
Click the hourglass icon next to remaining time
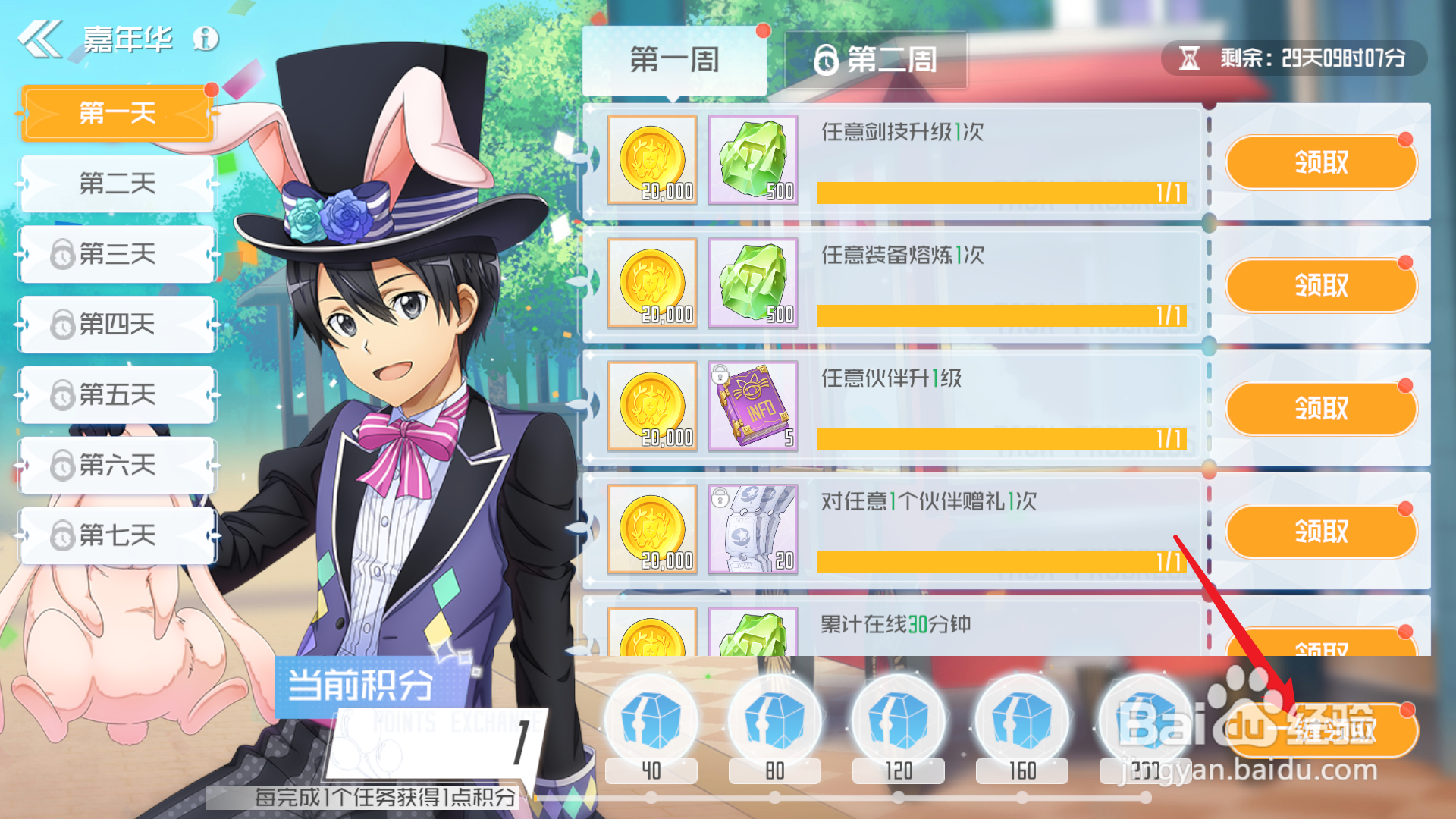click(x=1191, y=57)
